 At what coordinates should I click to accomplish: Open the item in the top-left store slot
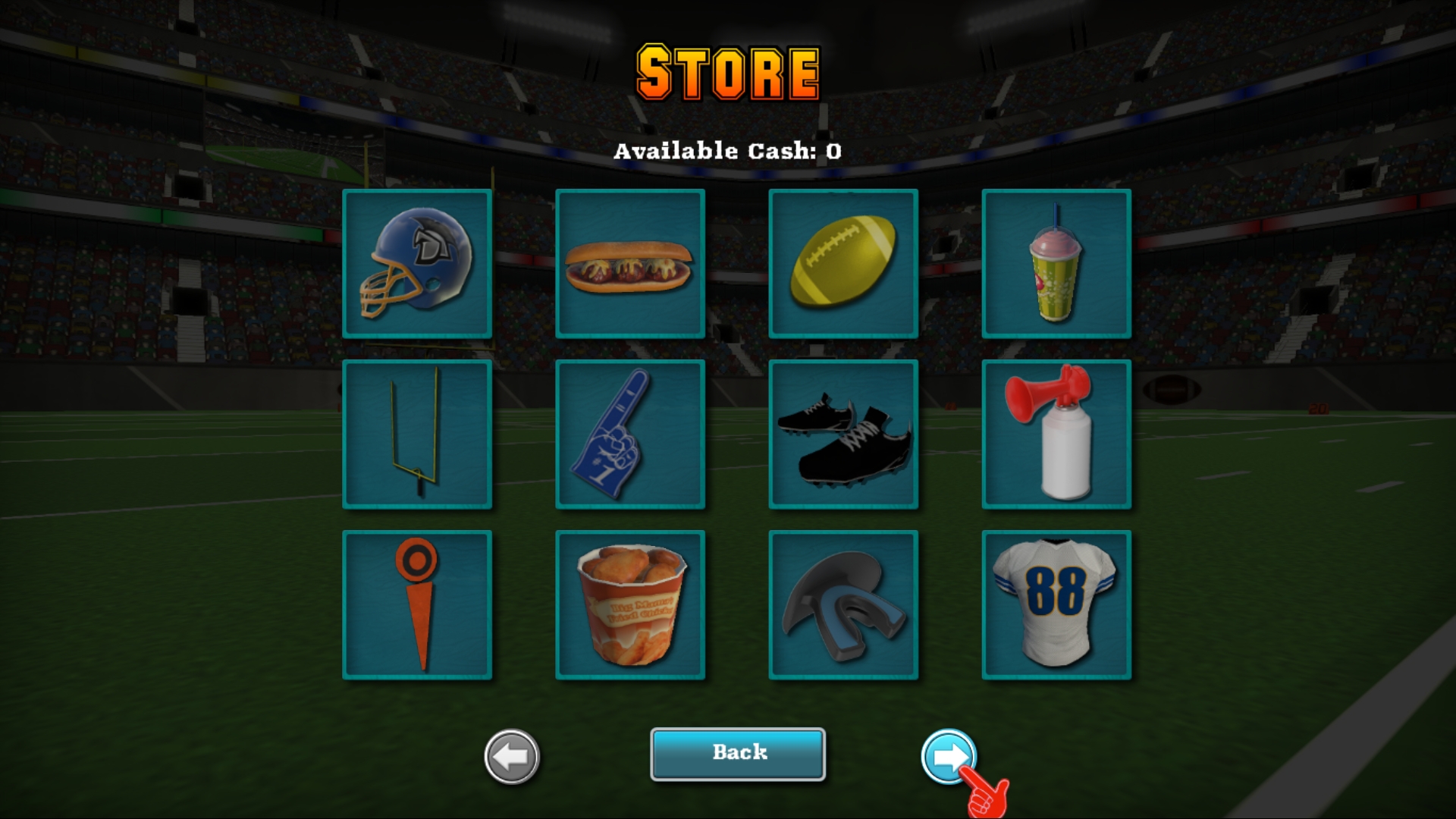[417, 264]
